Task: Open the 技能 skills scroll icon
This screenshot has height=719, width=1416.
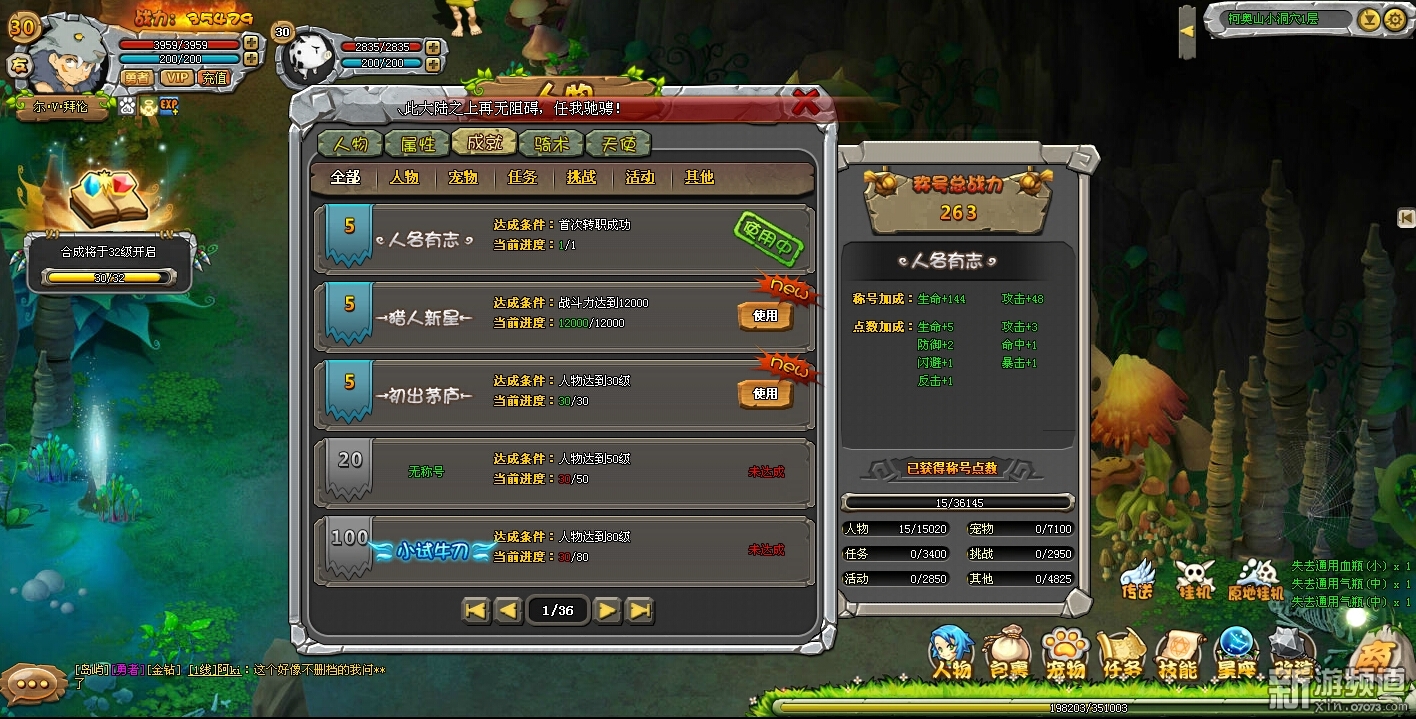Action: [x=1178, y=655]
